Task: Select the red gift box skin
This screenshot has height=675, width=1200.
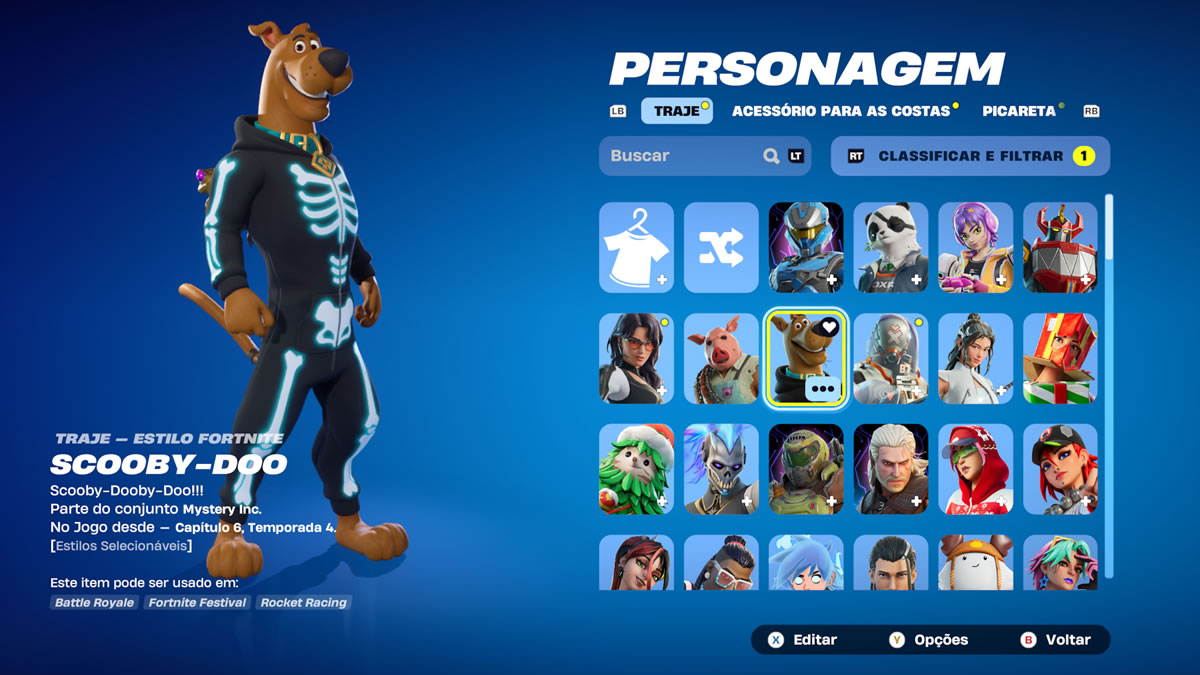Action: pos(1060,358)
